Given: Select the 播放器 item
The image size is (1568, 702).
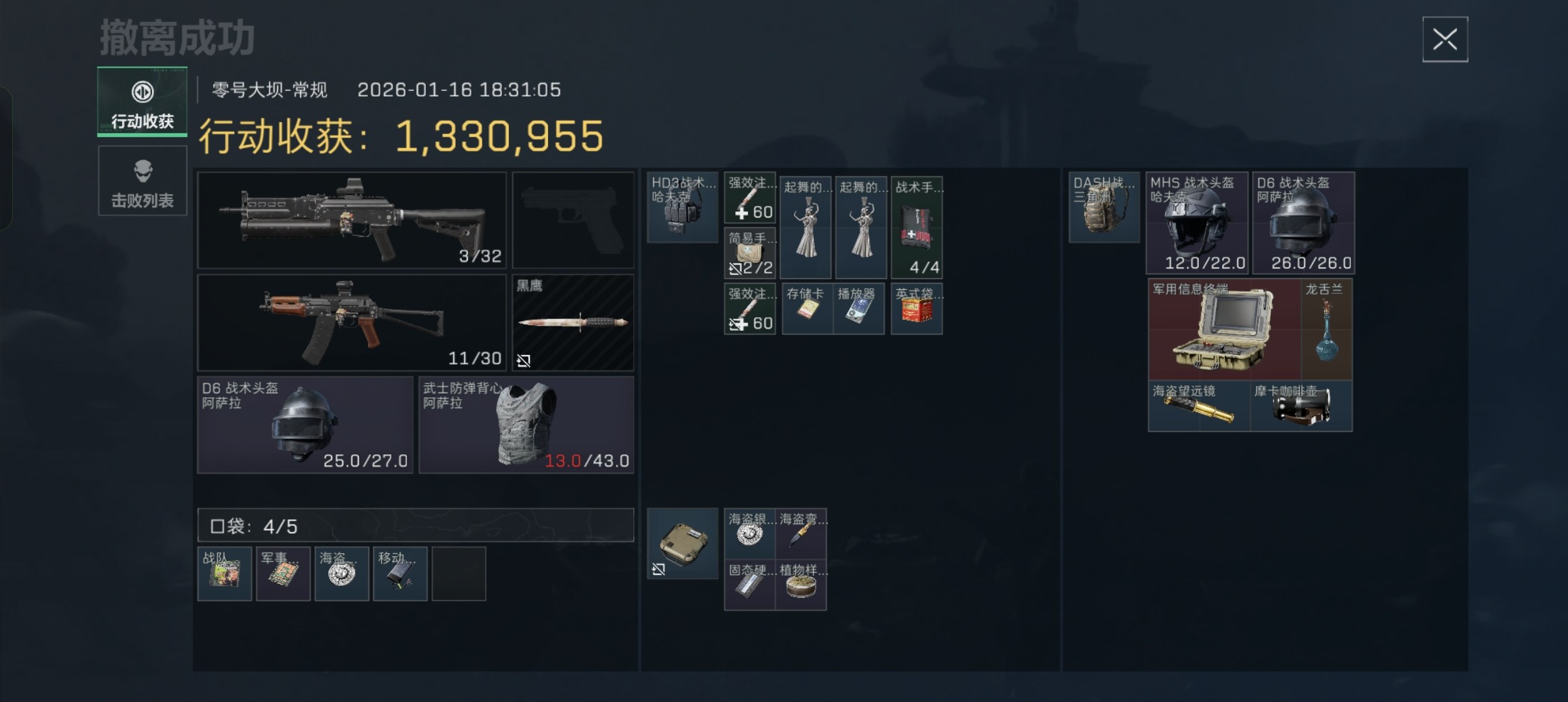Looking at the screenshot, I should [x=858, y=309].
